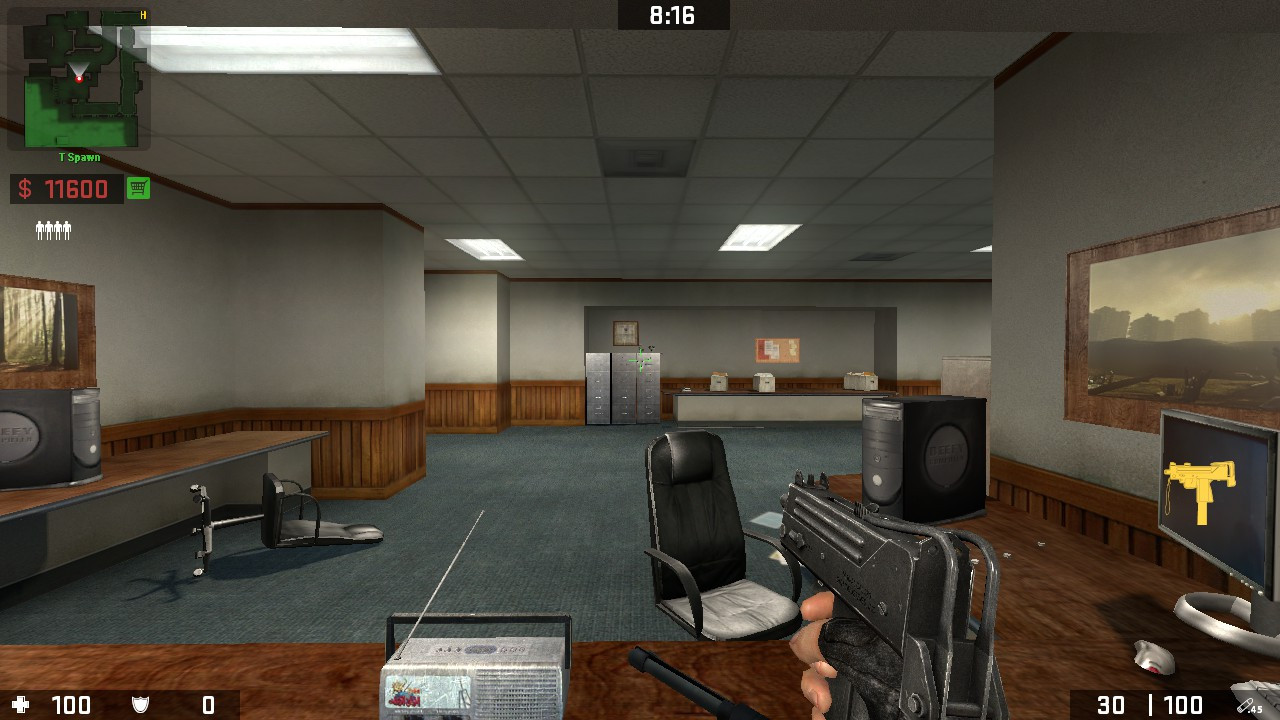
Task: Expand the health readout showing 100
Action: [x=70, y=704]
